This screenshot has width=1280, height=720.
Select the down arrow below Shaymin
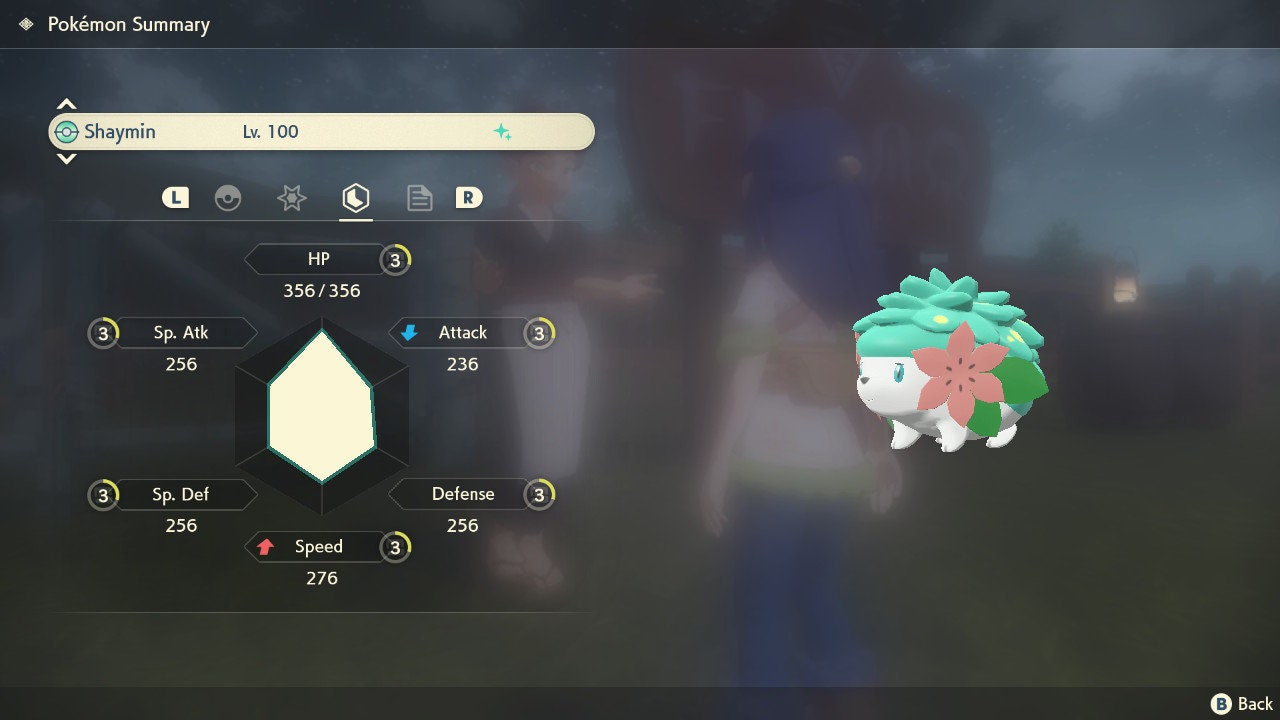pos(66,158)
